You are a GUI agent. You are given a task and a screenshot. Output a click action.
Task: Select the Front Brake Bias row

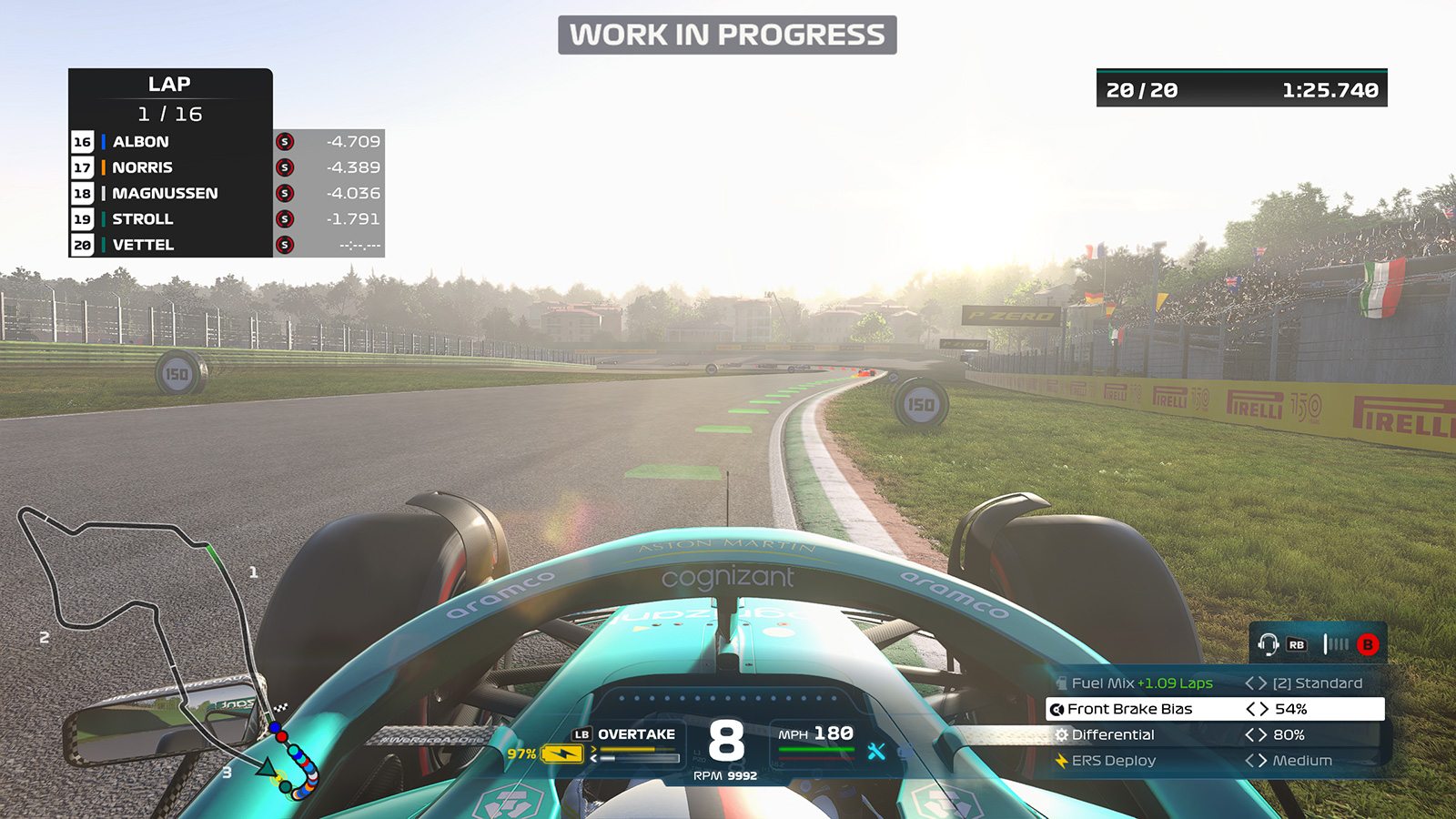(1215, 709)
